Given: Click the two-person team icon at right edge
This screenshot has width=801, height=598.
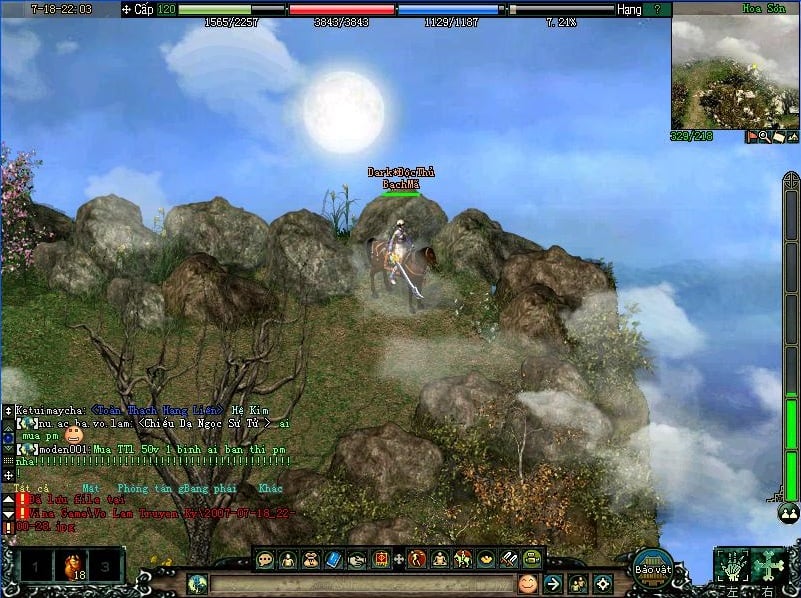Looking at the screenshot, I should (x=789, y=512).
